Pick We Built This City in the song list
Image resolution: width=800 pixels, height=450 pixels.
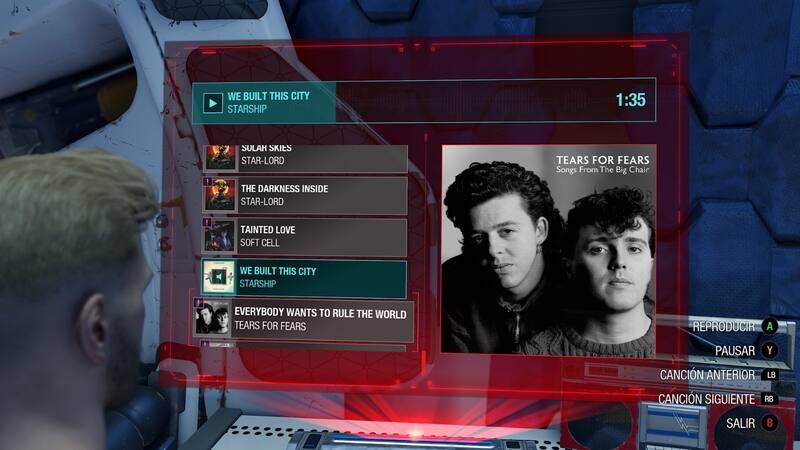tap(305, 277)
